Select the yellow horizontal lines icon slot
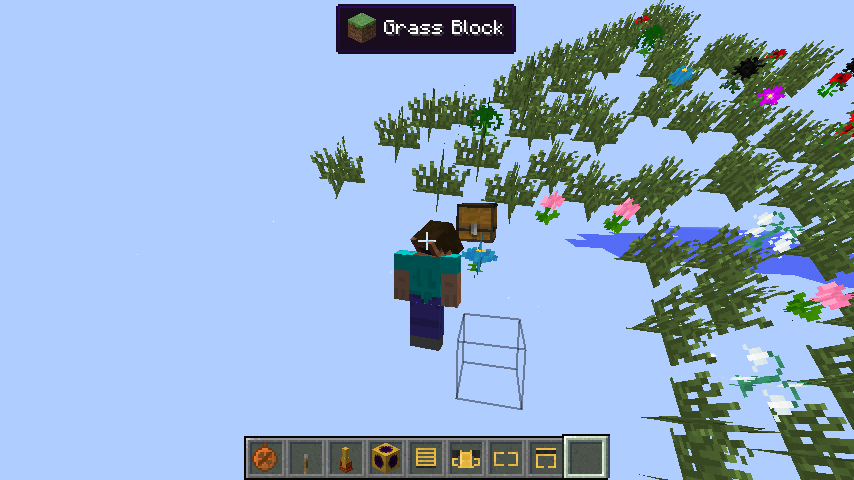Viewport: 854px width, 480px height. pos(425,459)
